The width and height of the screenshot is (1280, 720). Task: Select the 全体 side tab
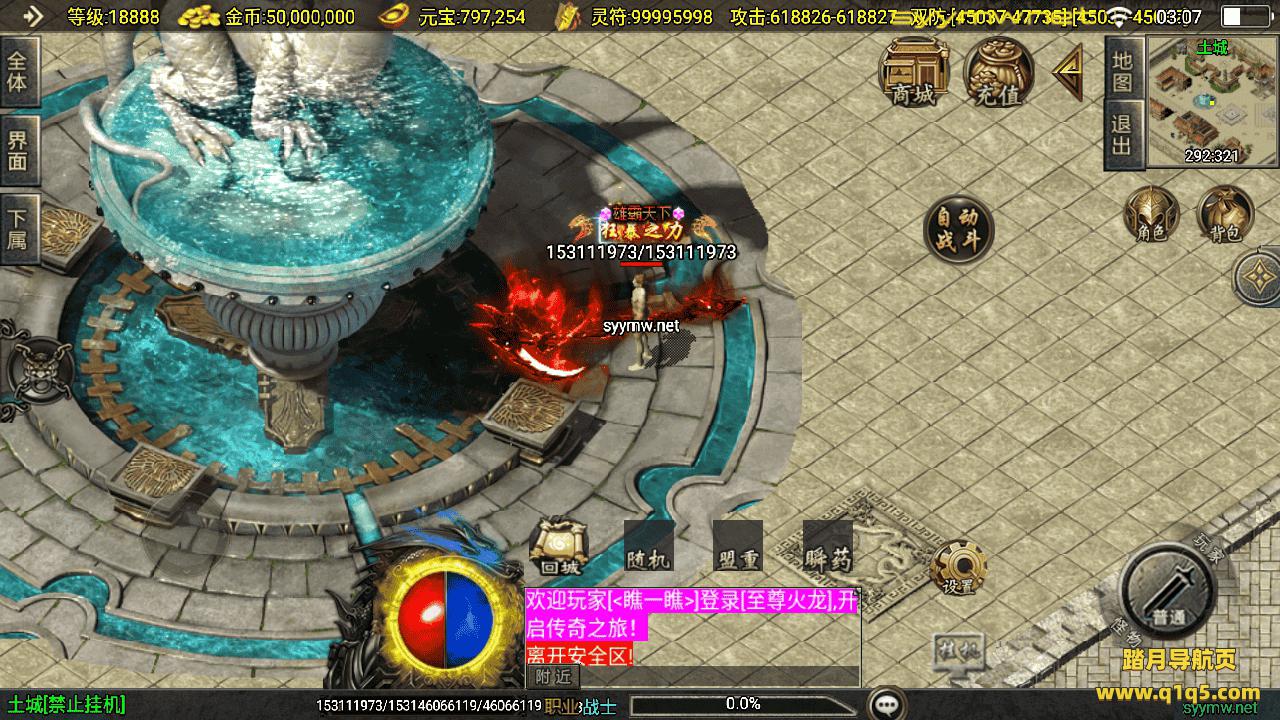tap(18, 71)
